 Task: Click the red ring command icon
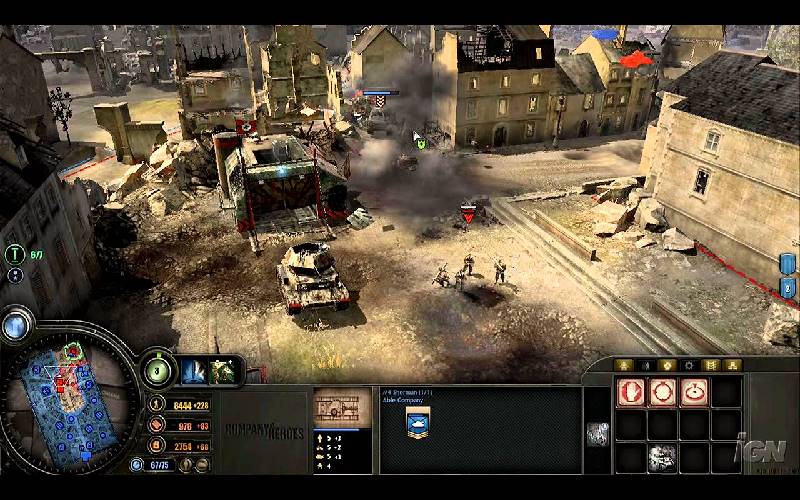662,392
